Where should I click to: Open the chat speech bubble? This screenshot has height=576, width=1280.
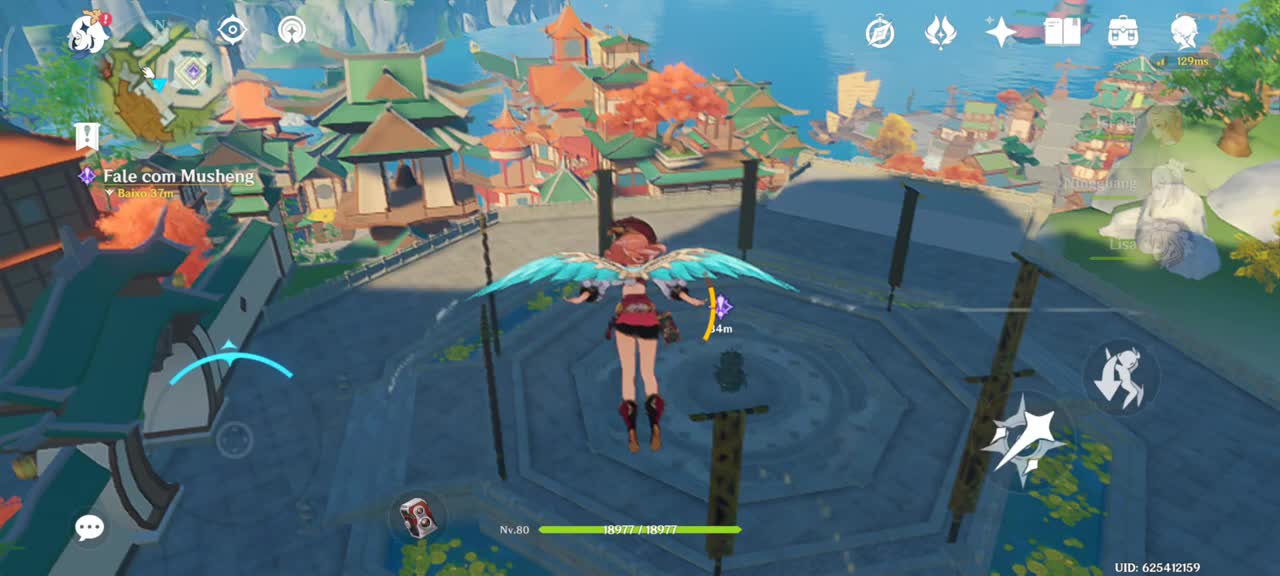coord(90,528)
